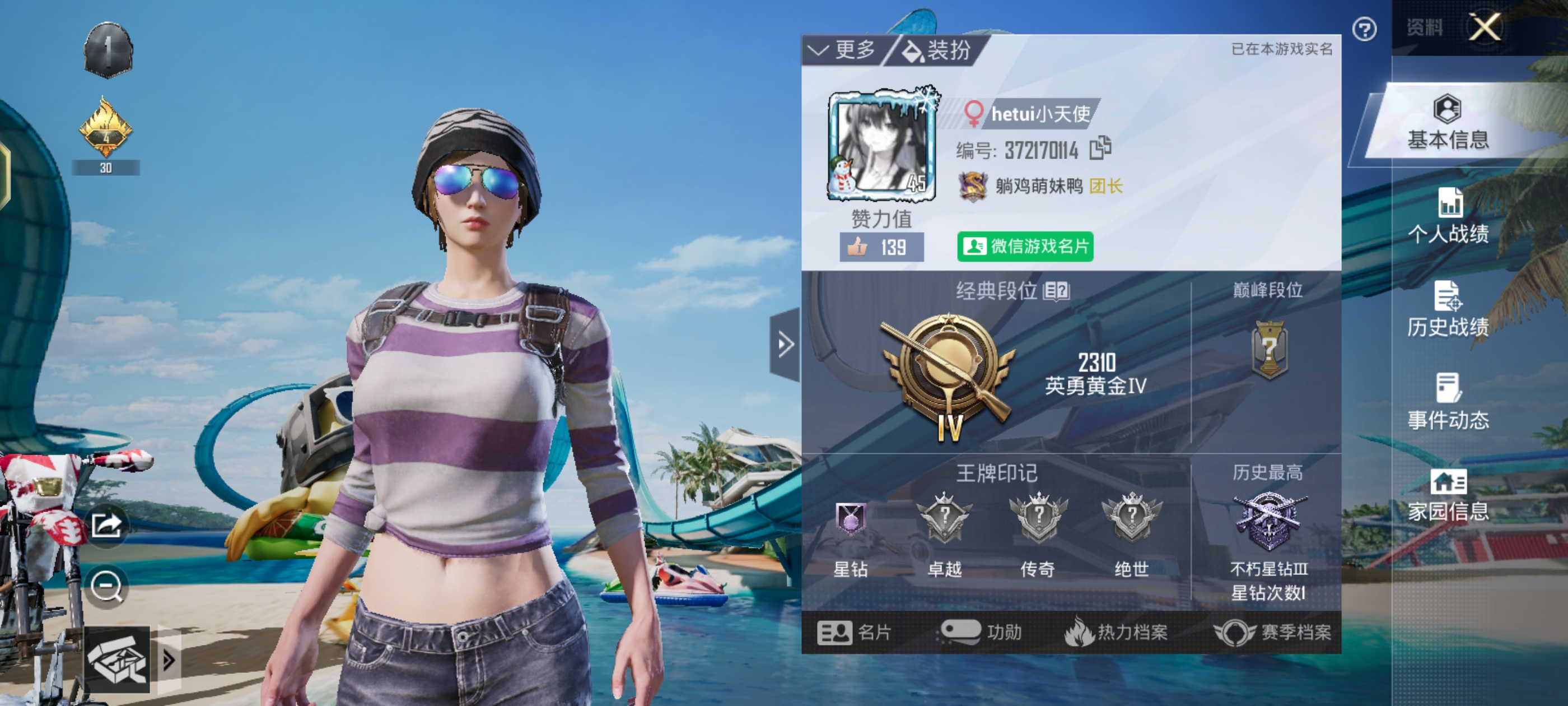The width and height of the screenshot is (1568, 706).
Task: Expand the 更多 dropdown
Action: click(843, 50)
